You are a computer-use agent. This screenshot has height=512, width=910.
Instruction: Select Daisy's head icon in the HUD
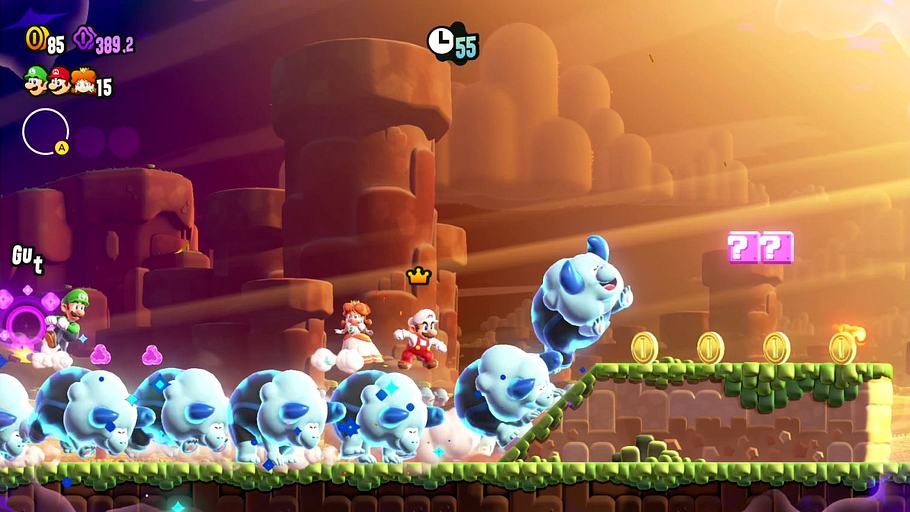(82, 82)
